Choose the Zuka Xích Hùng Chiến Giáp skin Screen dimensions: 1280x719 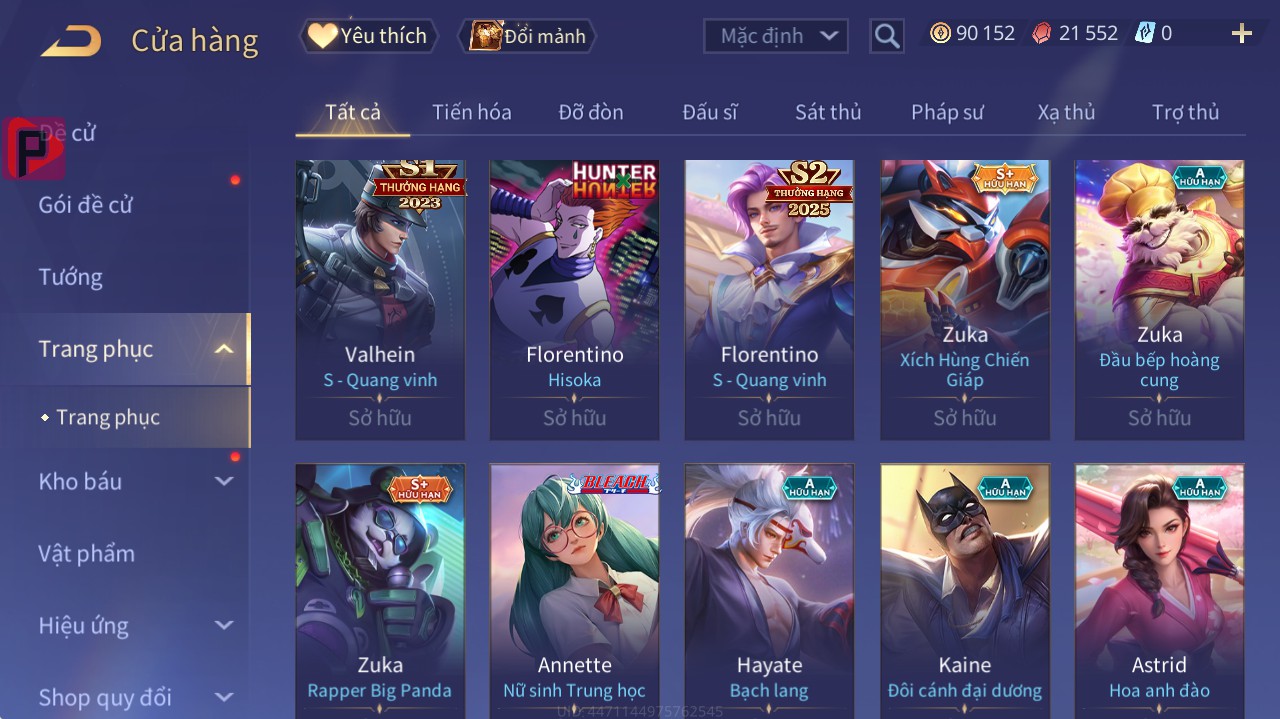point(964,299)
